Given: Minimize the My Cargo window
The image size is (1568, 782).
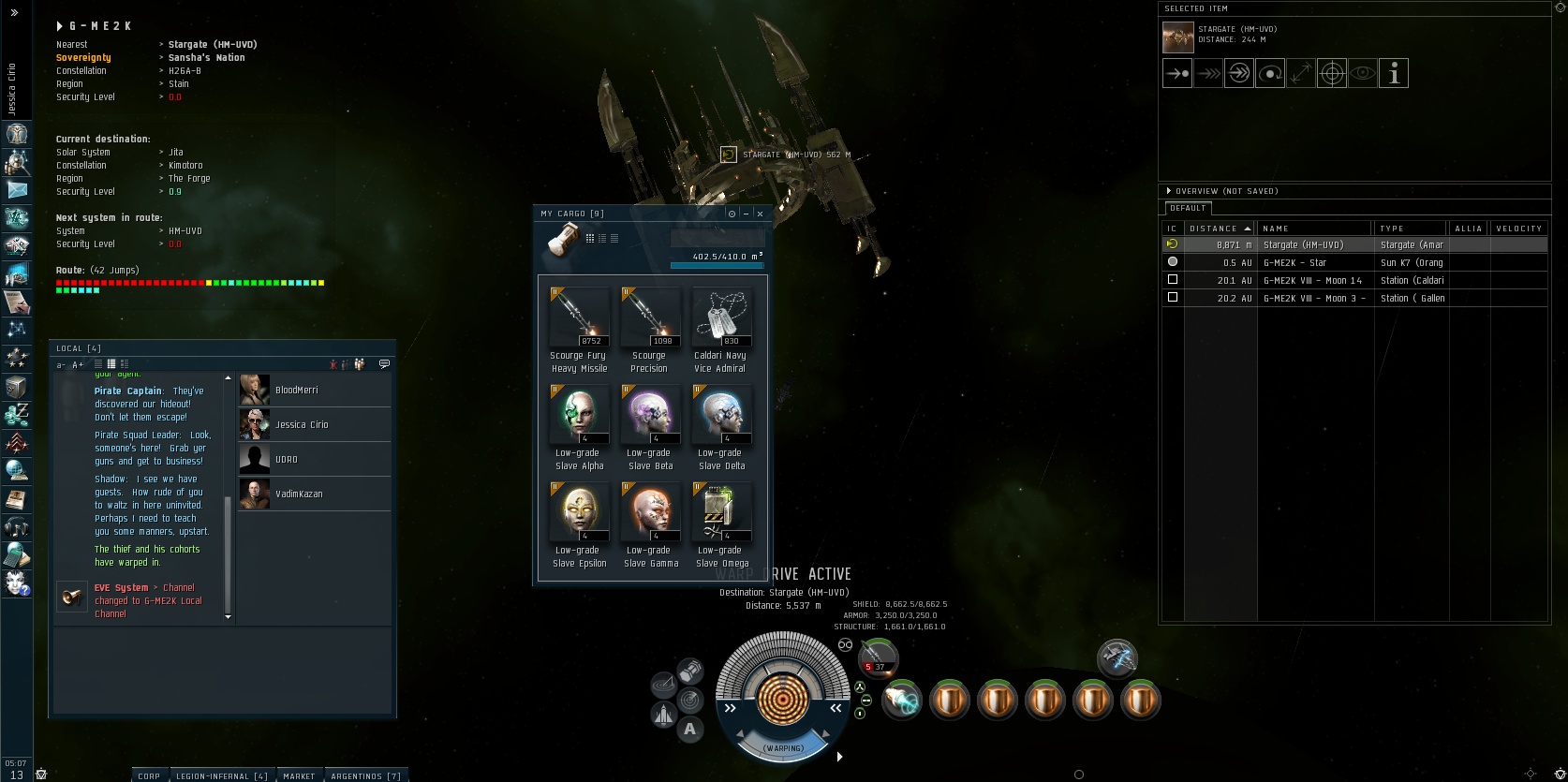Looking at the screenshot, I should click(x=746, y=214).
